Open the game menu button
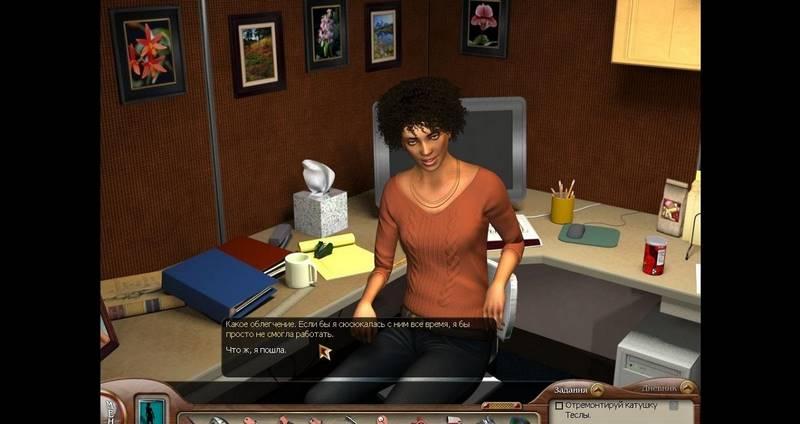 pos(108,408)
